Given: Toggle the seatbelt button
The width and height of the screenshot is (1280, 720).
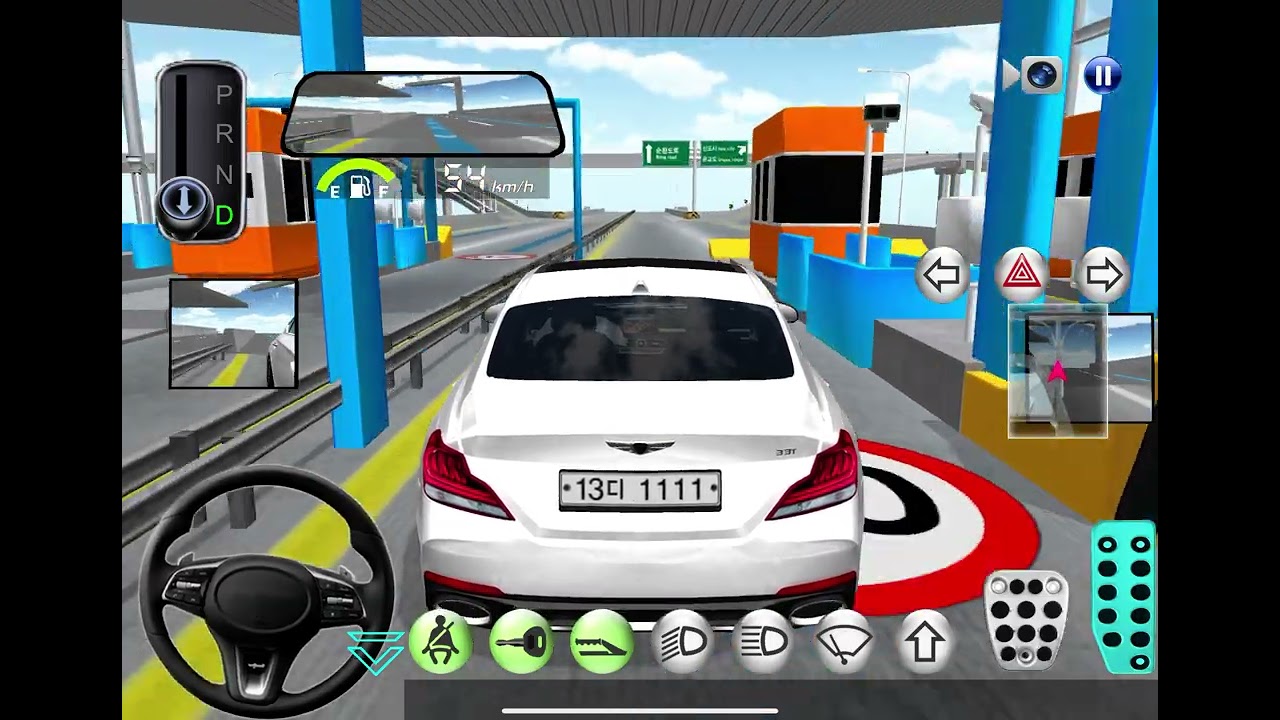Looking at the screenshot, I should (440, 642).
